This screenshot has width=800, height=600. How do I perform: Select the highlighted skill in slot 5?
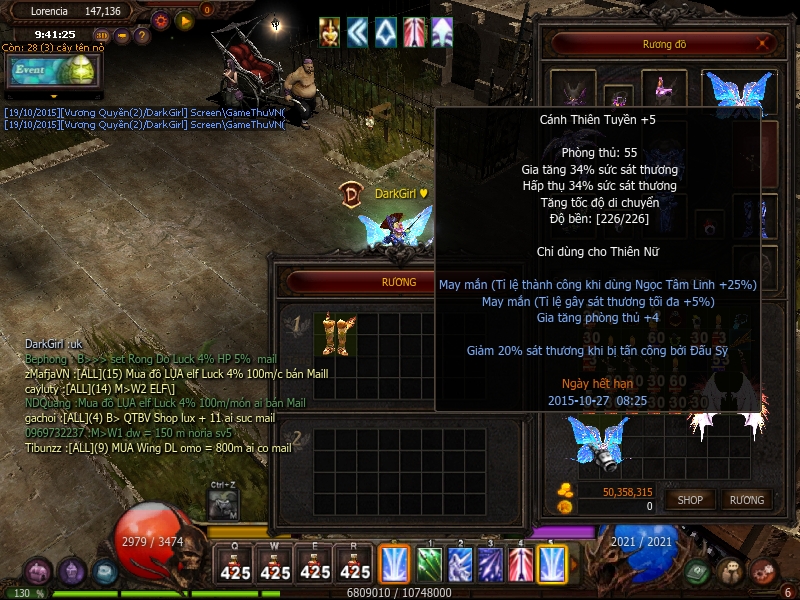click(552, 564)
